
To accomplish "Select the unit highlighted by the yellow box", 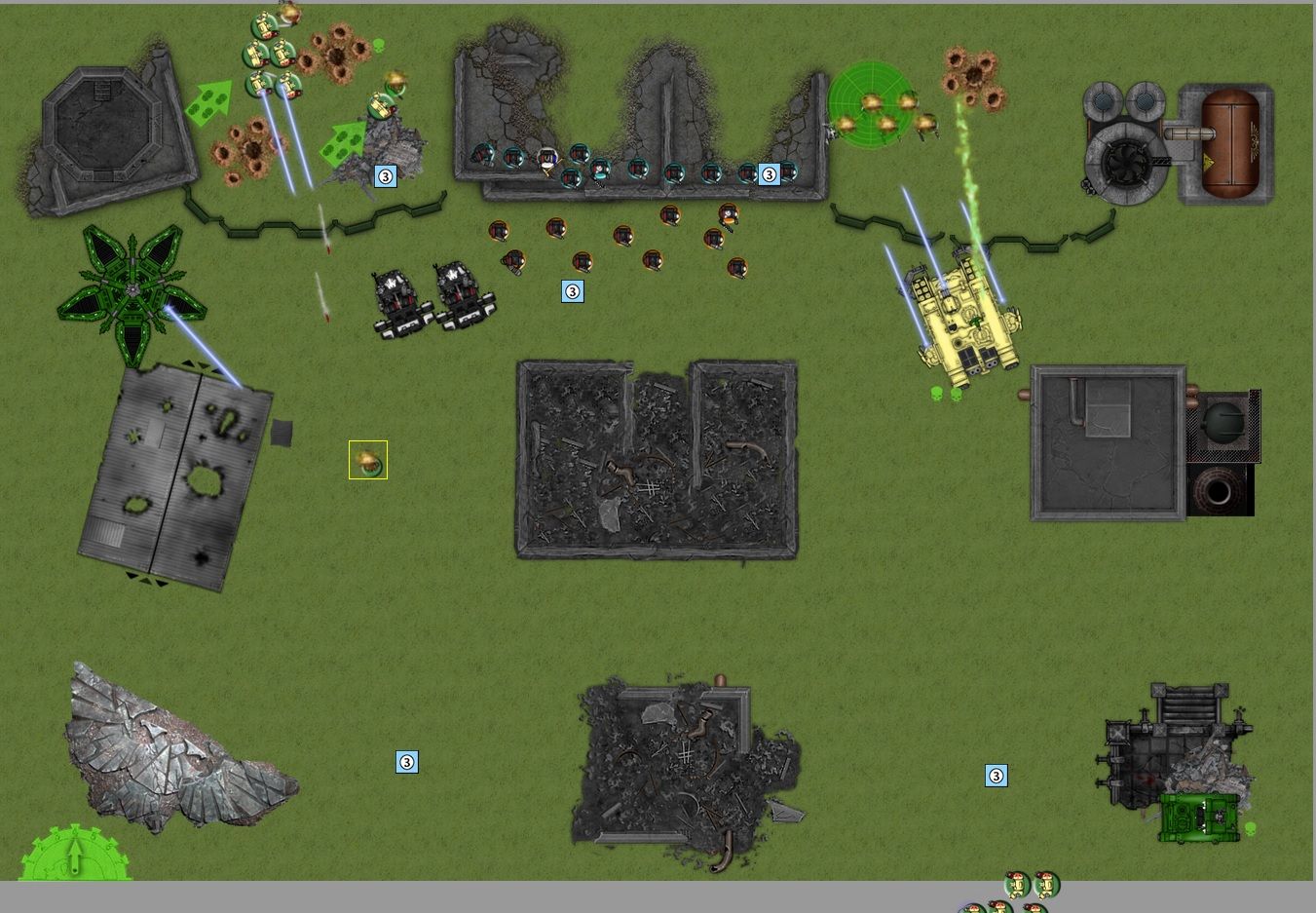I will (368, 460).
